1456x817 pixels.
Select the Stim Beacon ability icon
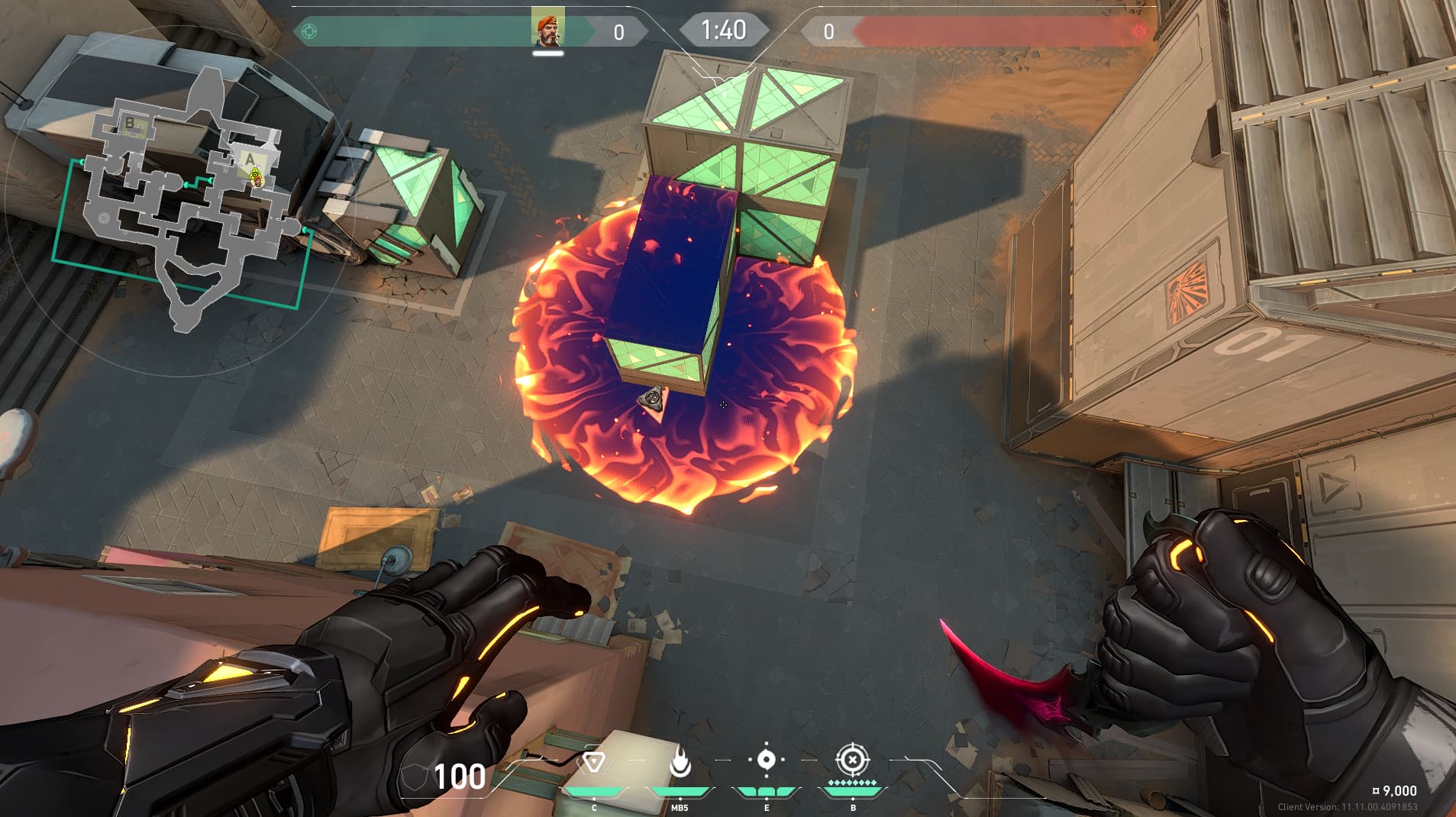click(594, 762)
